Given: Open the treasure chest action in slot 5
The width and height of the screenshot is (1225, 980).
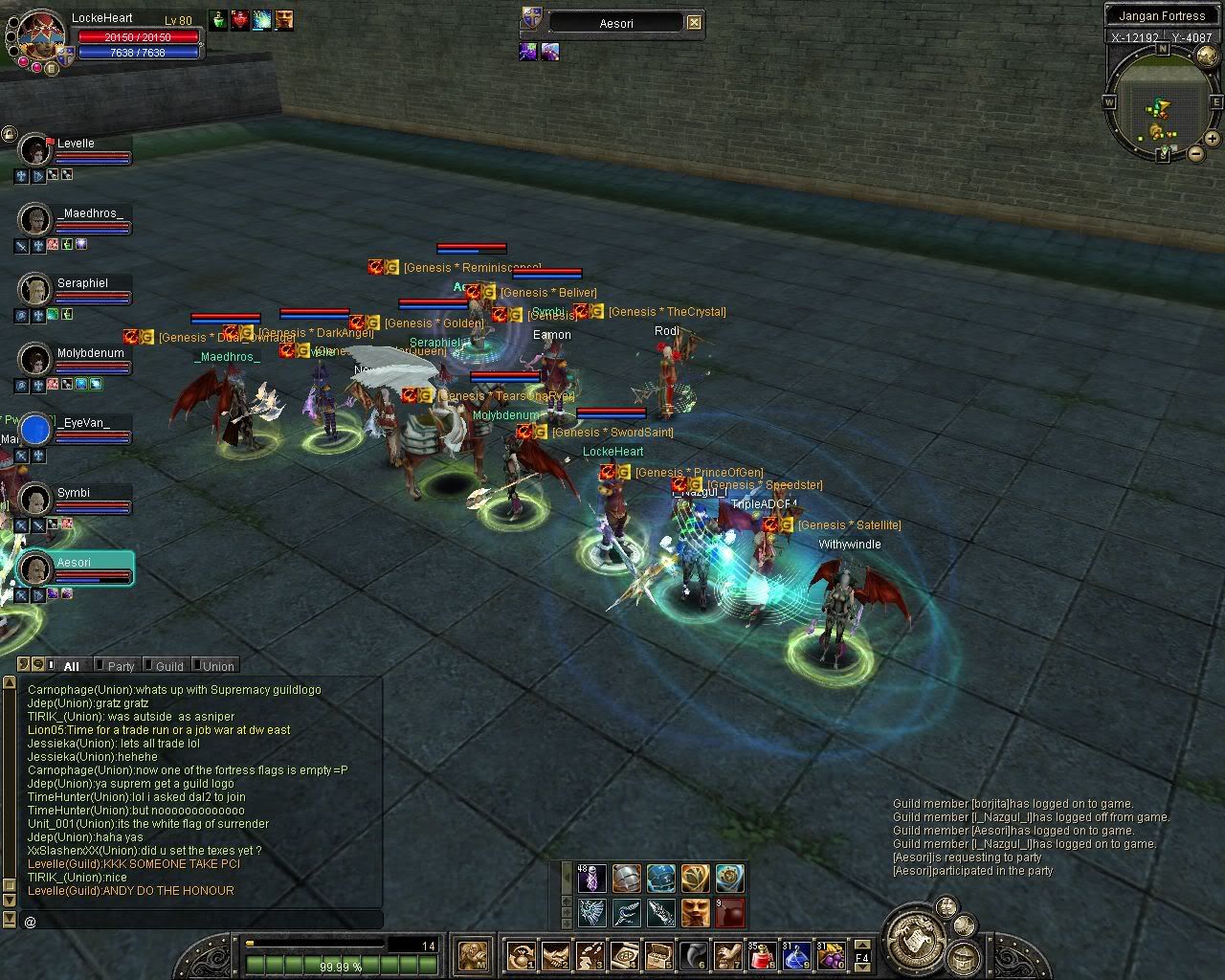Looking at the screenshot, I should (658, 955).
